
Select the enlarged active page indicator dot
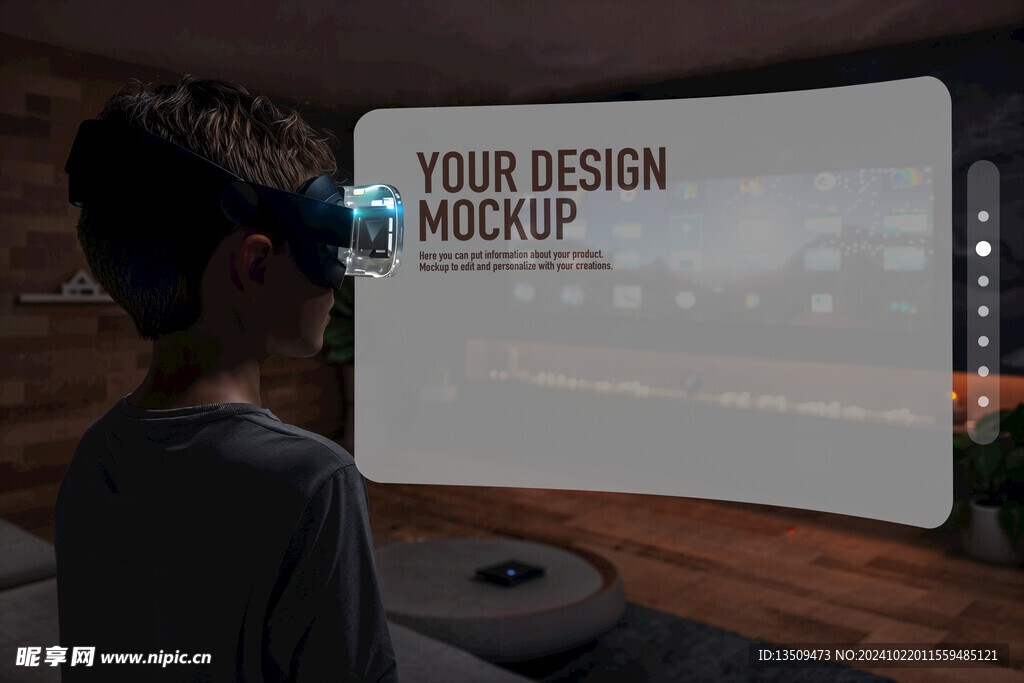(x=983, y=248)
